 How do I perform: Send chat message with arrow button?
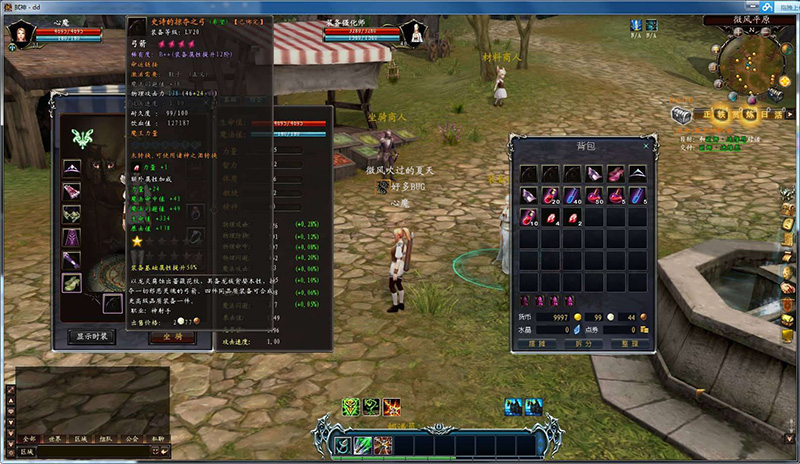[164, 452]
